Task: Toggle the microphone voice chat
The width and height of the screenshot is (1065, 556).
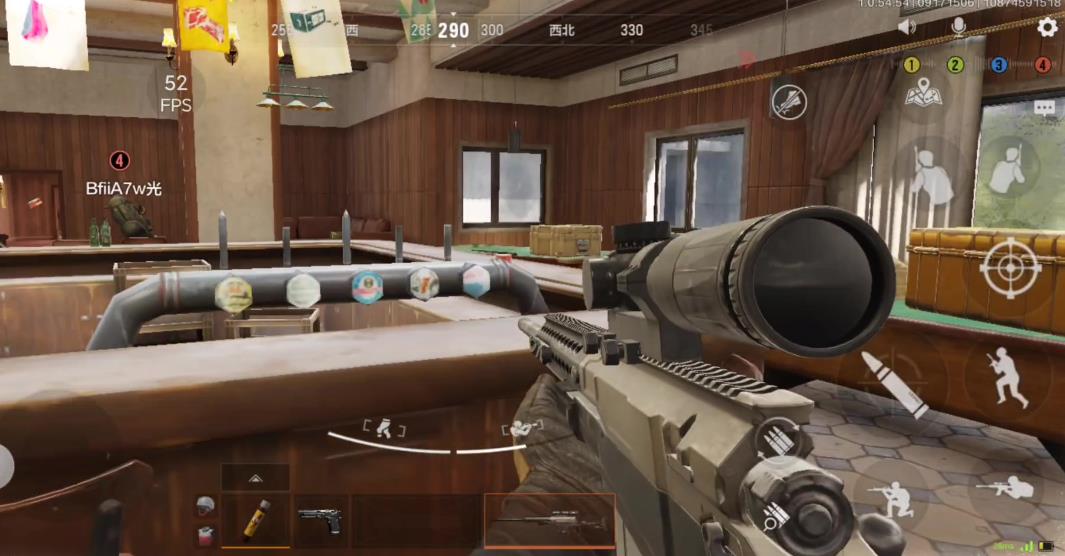Action: [959, 28]
